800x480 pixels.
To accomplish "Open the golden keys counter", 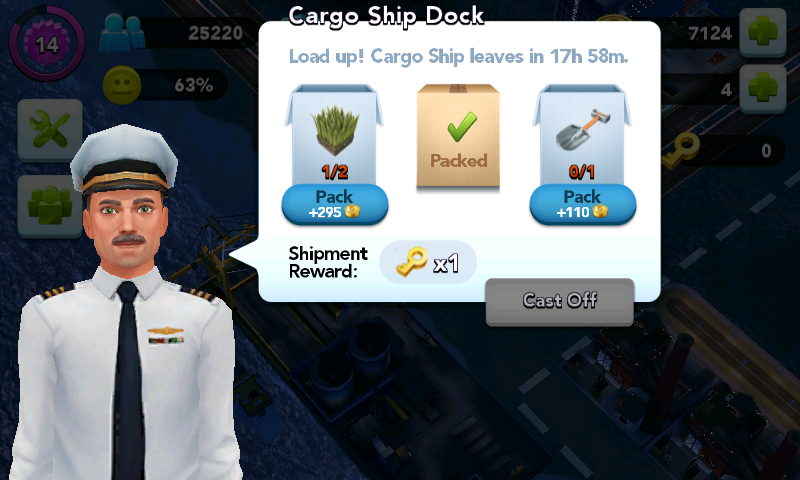I will [x=686, y=150].
